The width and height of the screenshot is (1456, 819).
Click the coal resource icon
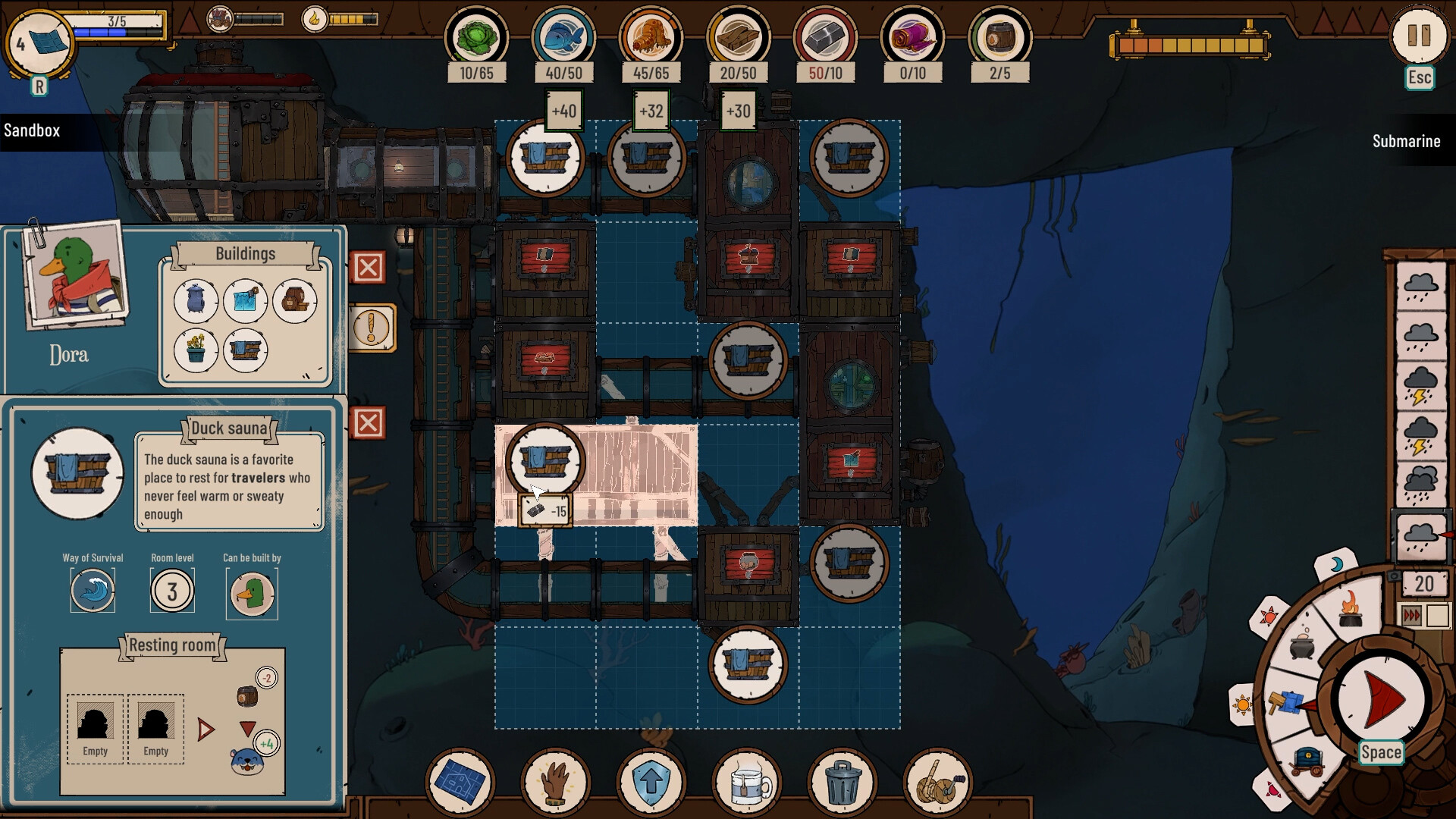(825, 38)
